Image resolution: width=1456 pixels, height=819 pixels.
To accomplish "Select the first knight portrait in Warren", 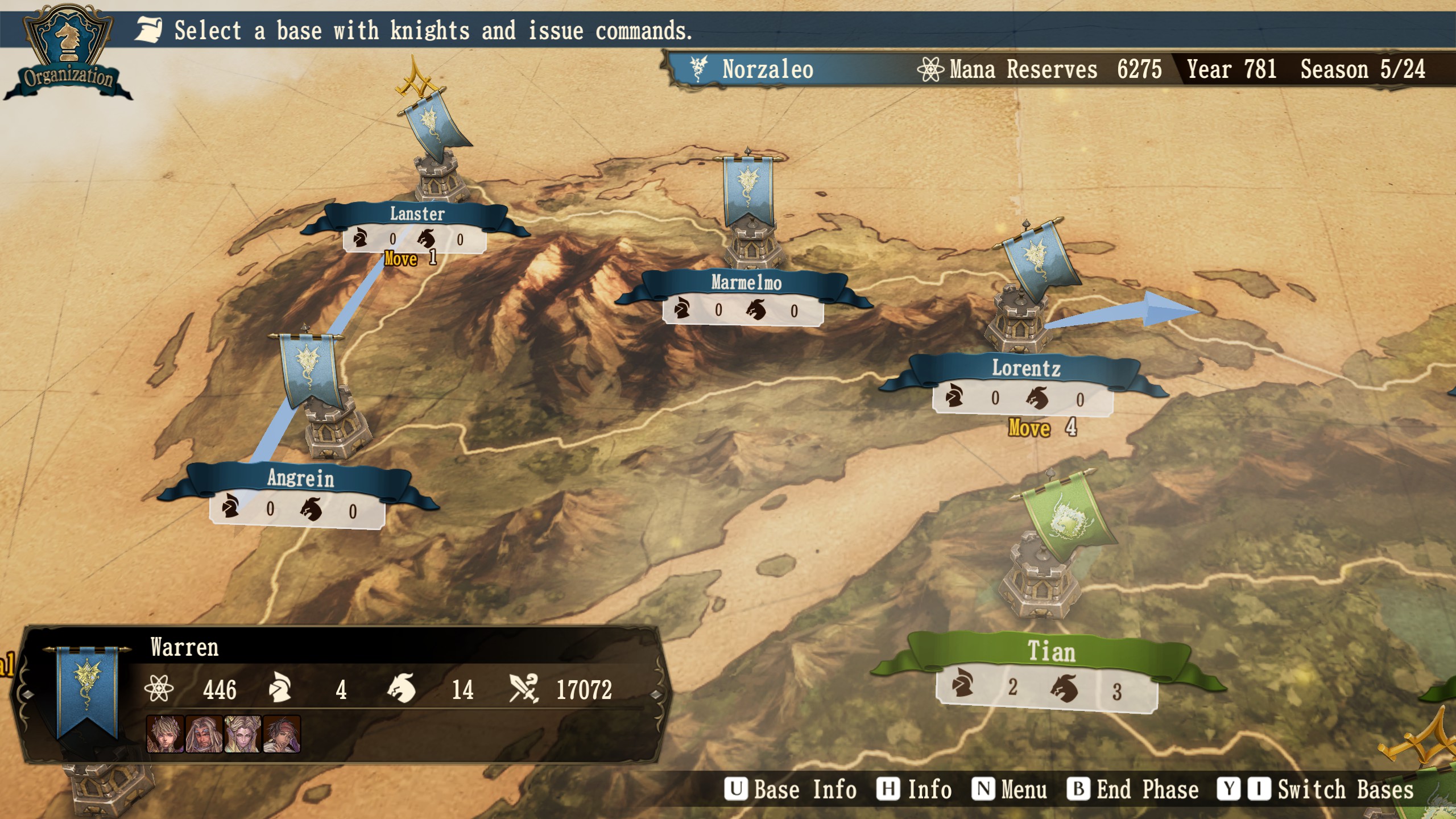I will point(165,734).
